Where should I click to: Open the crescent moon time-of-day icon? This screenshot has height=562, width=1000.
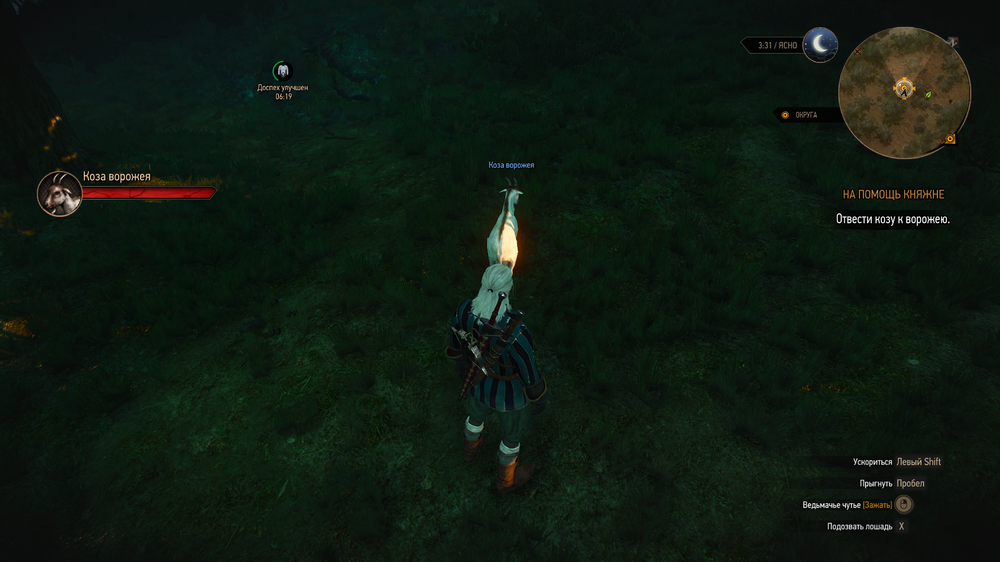[821, 44]
